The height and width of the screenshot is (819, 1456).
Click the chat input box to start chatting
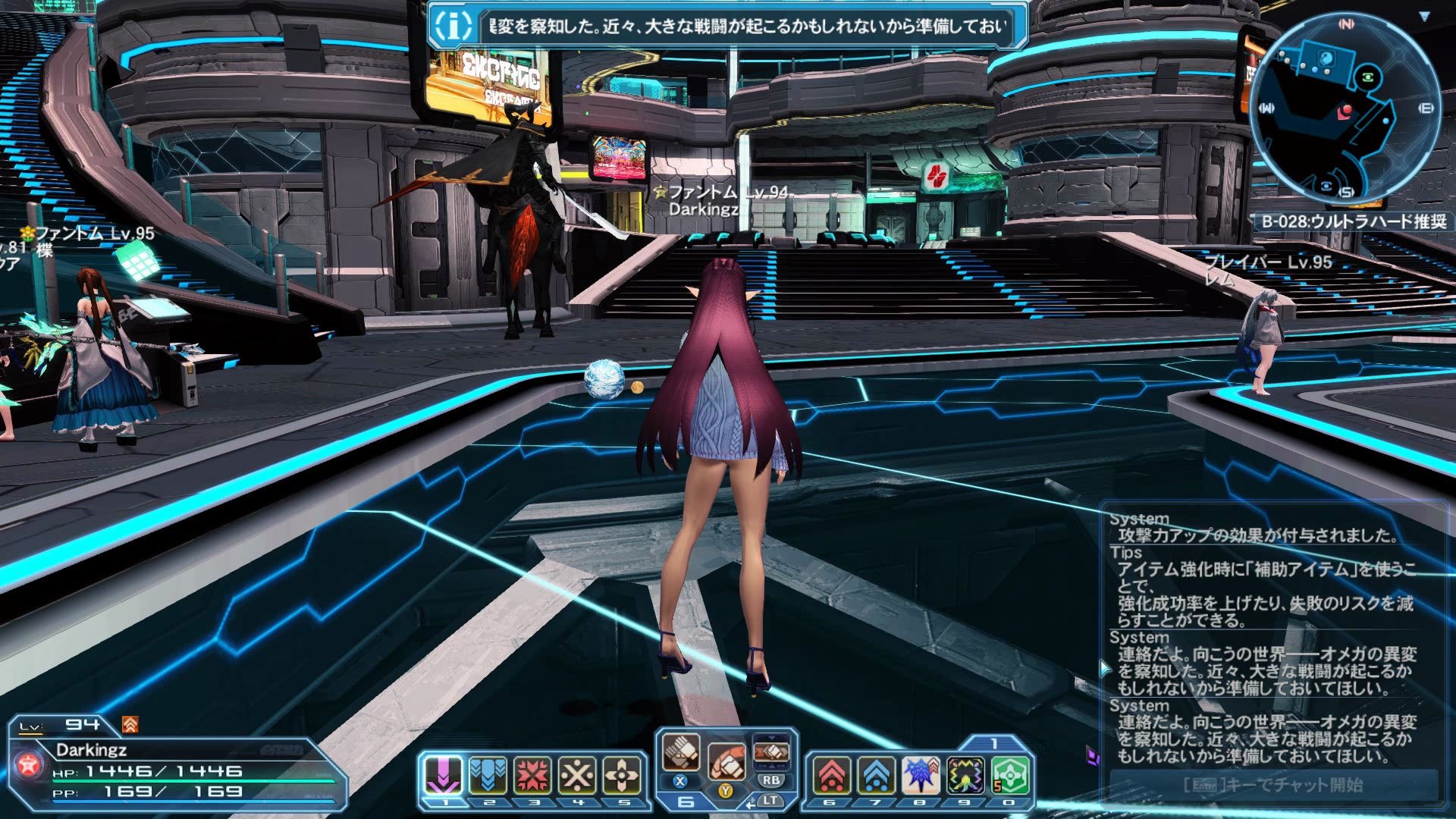point(1273,785)
